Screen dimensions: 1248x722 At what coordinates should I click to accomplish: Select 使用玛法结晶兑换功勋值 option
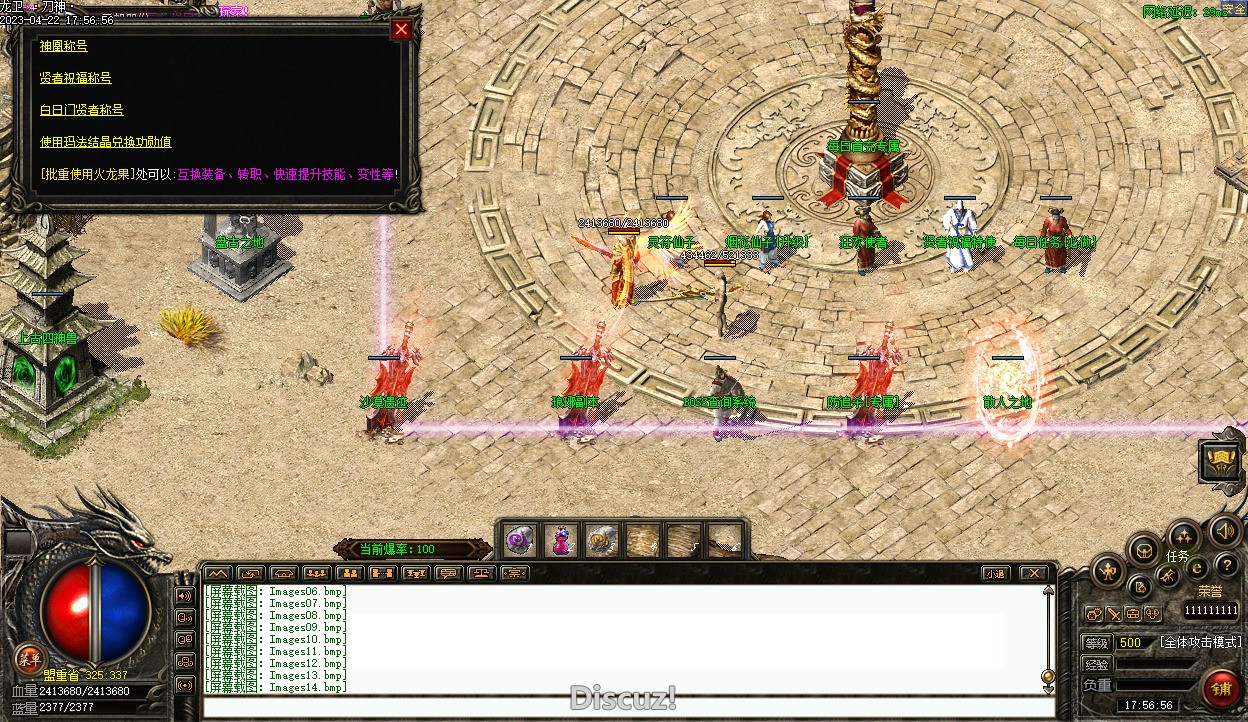pos(105,142)
